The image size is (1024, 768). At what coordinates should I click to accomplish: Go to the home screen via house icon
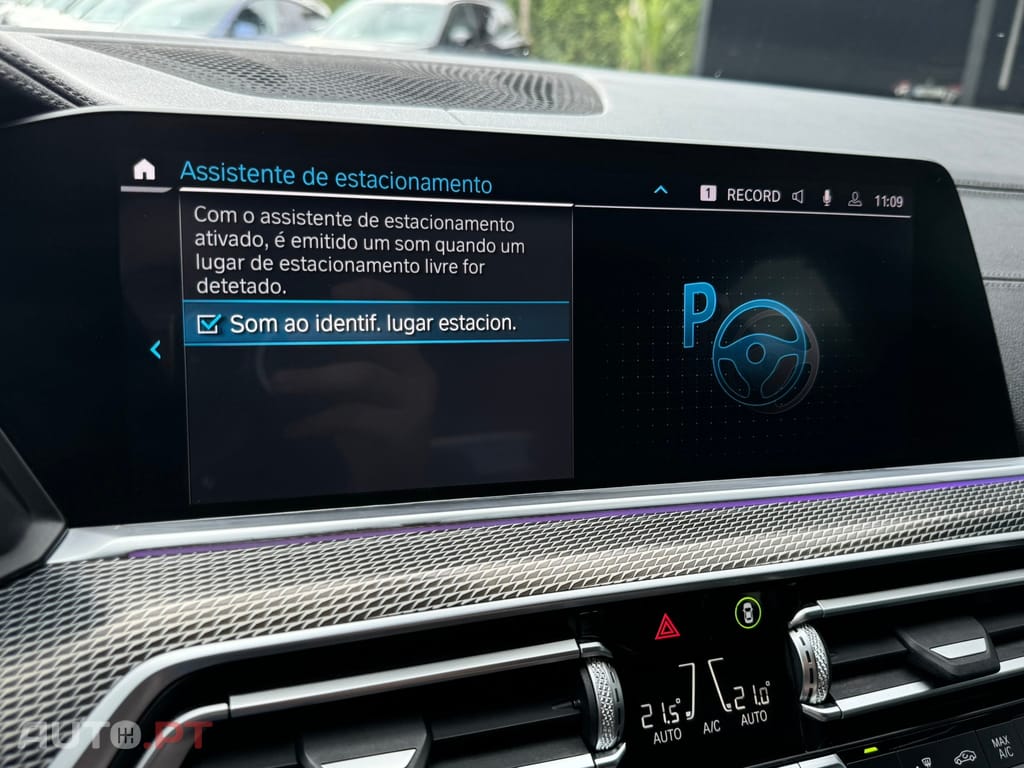click(144, 169)
